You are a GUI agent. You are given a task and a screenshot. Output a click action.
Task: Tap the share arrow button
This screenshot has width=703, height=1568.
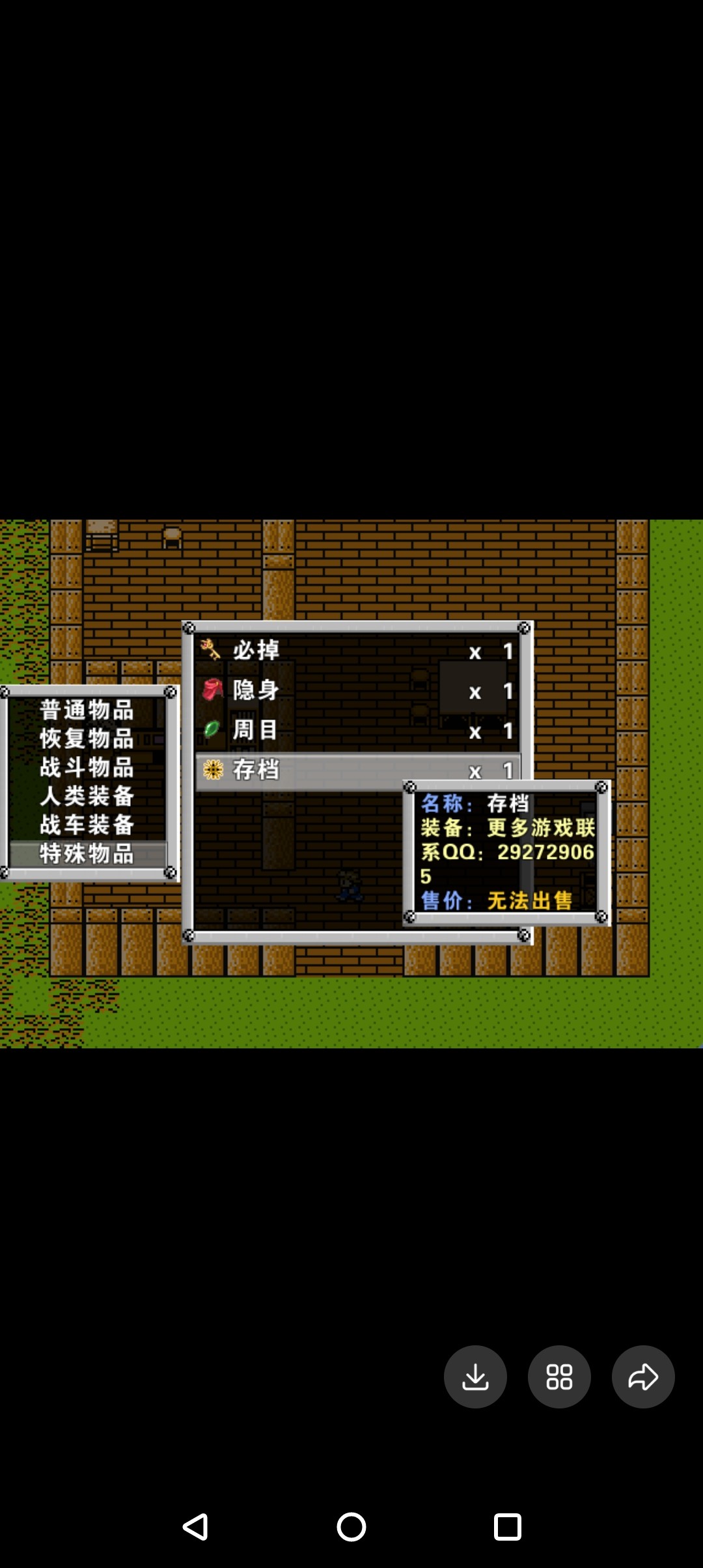point(643,1377)
